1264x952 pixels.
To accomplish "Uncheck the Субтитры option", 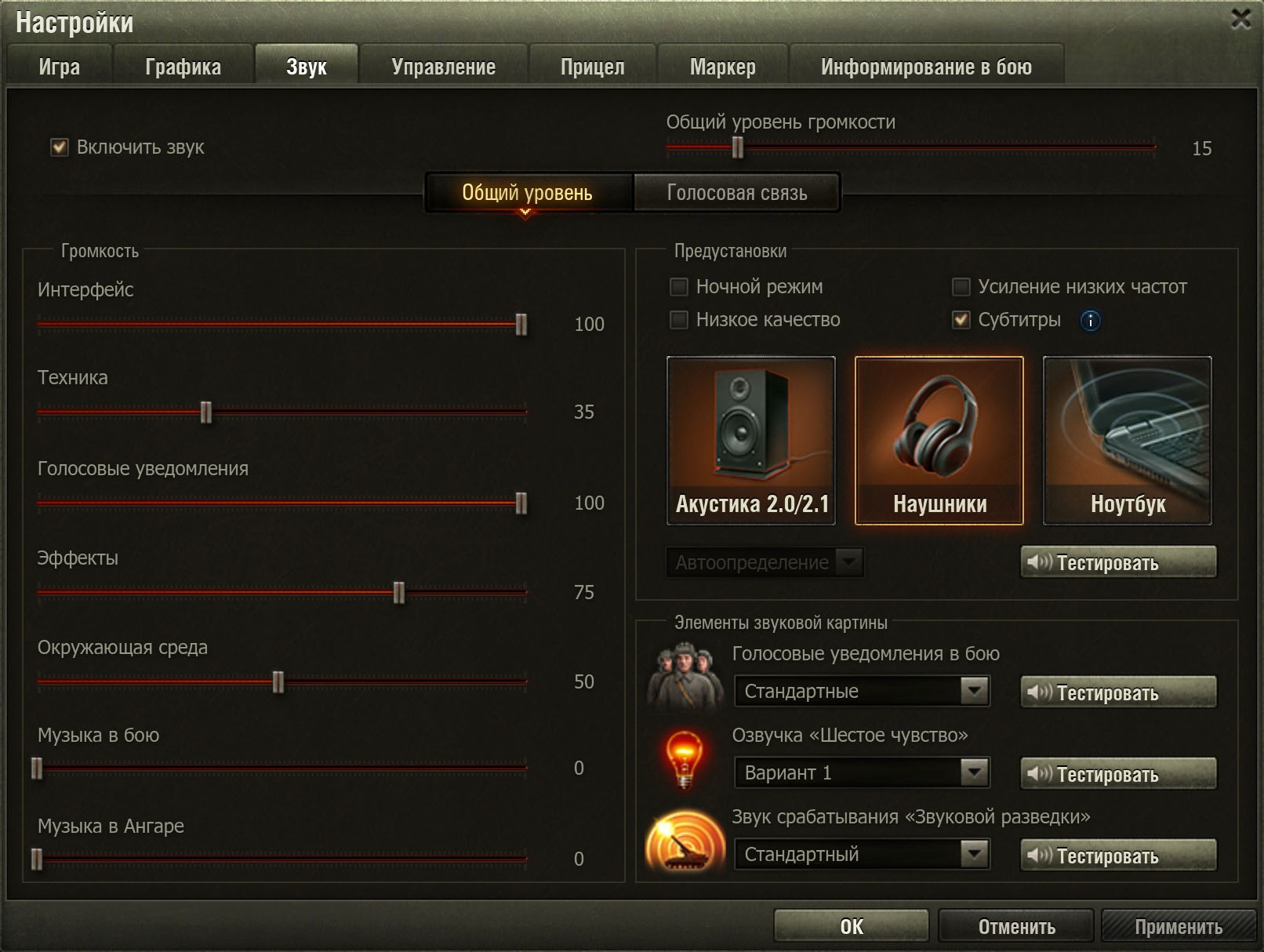I will tap(961, 320).
